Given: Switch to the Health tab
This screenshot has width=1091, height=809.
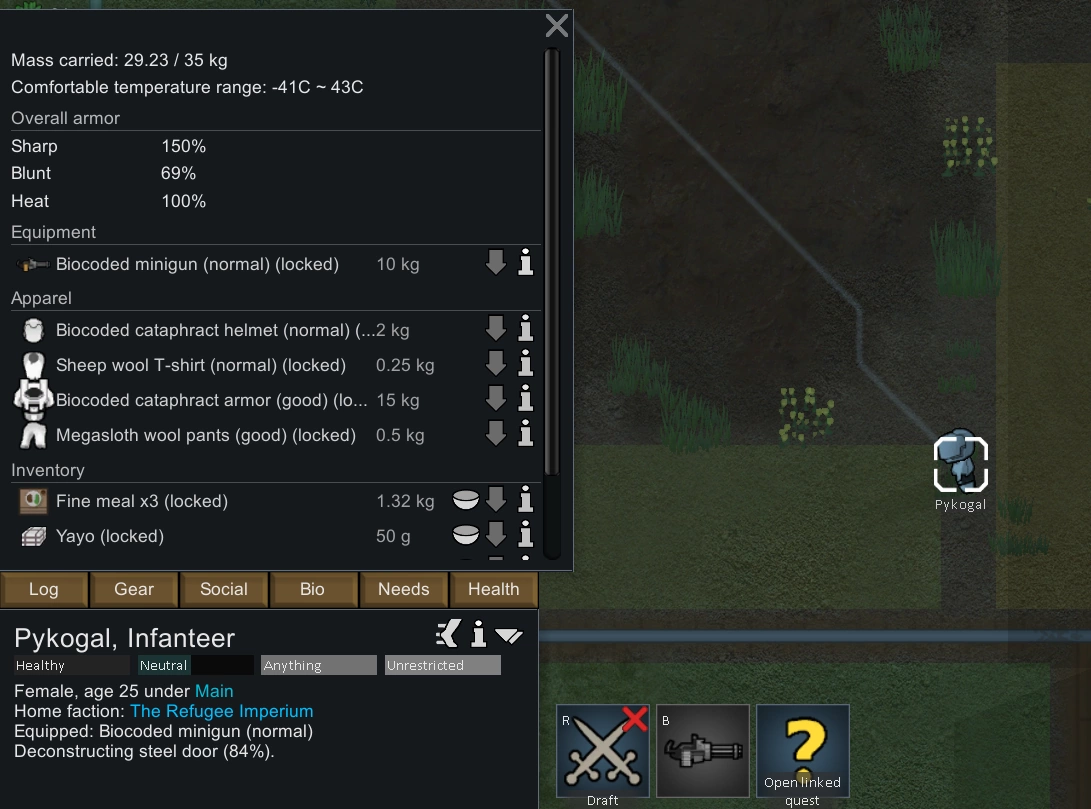Looking at the screenshot, I should click(x=494, y=589).
